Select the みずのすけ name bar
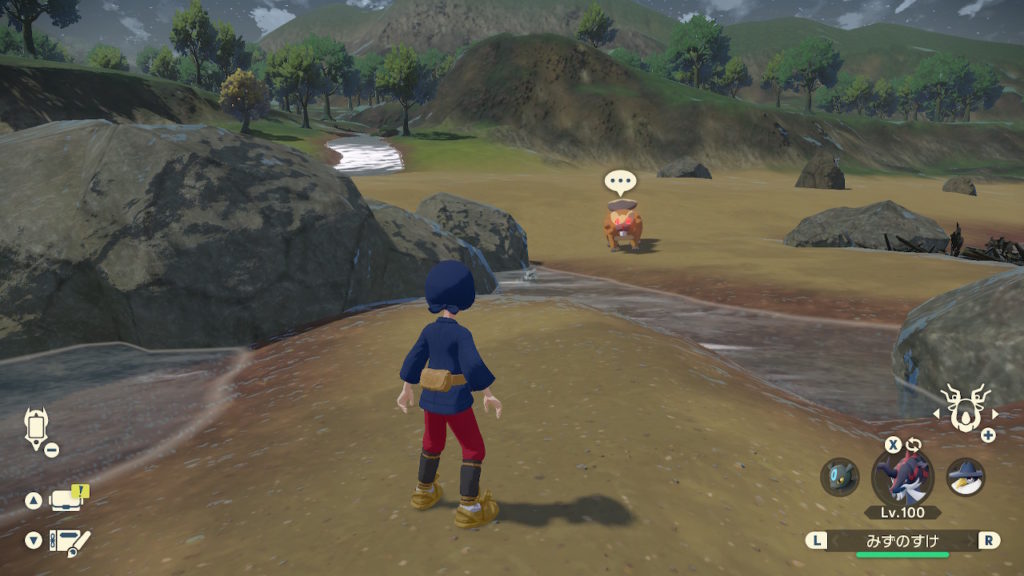This screenshot has height=576, width=1024. [902, 540]
